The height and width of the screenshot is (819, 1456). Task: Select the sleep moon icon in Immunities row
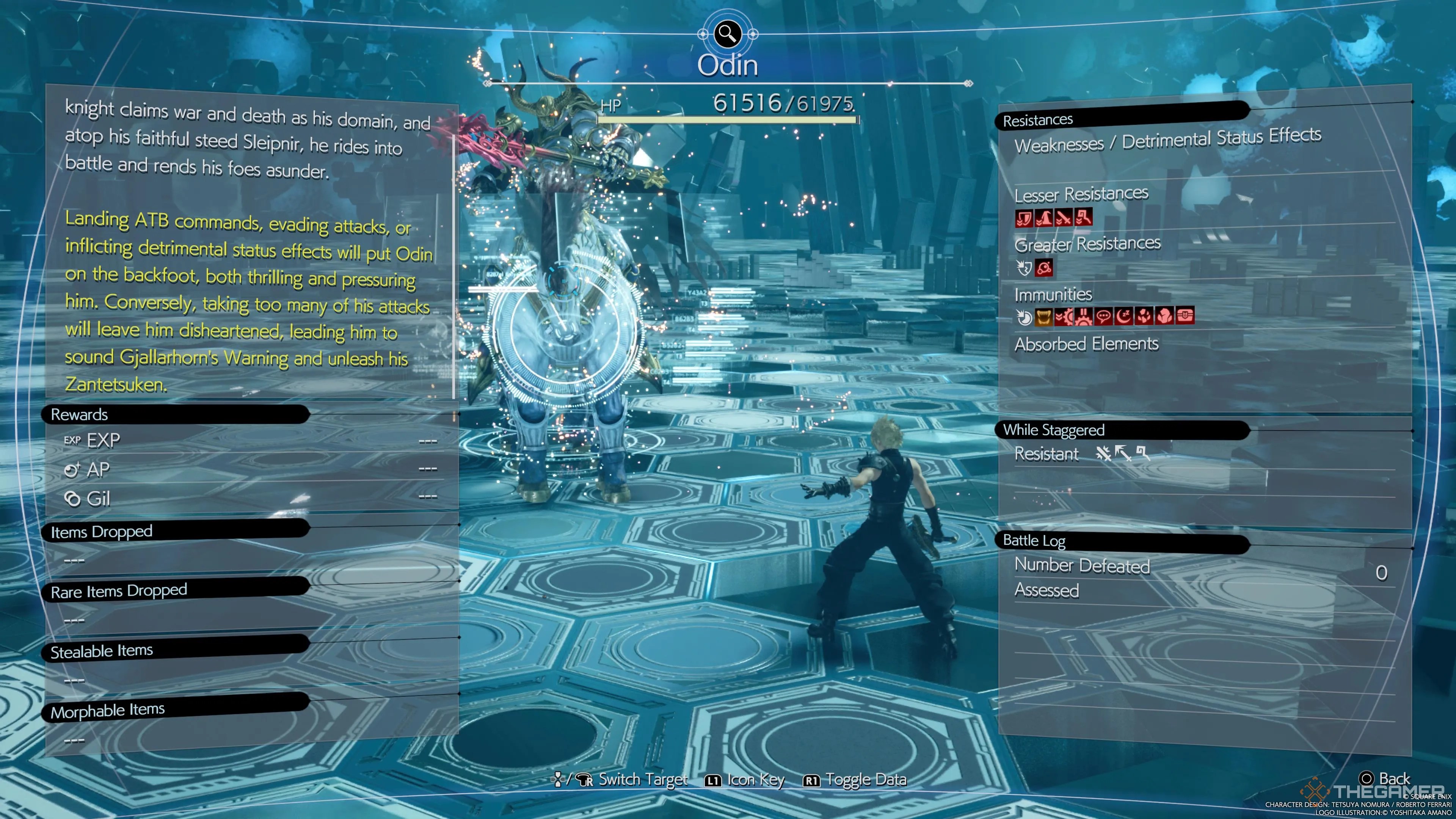[x=1123, y=318]
